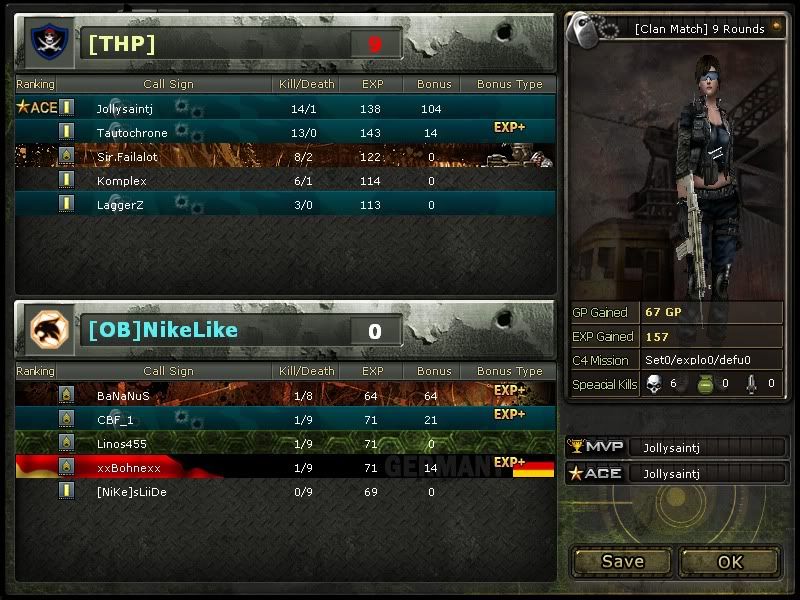
Task: Click BaNaNuS in the losing team list
Action: pos(285,395)
